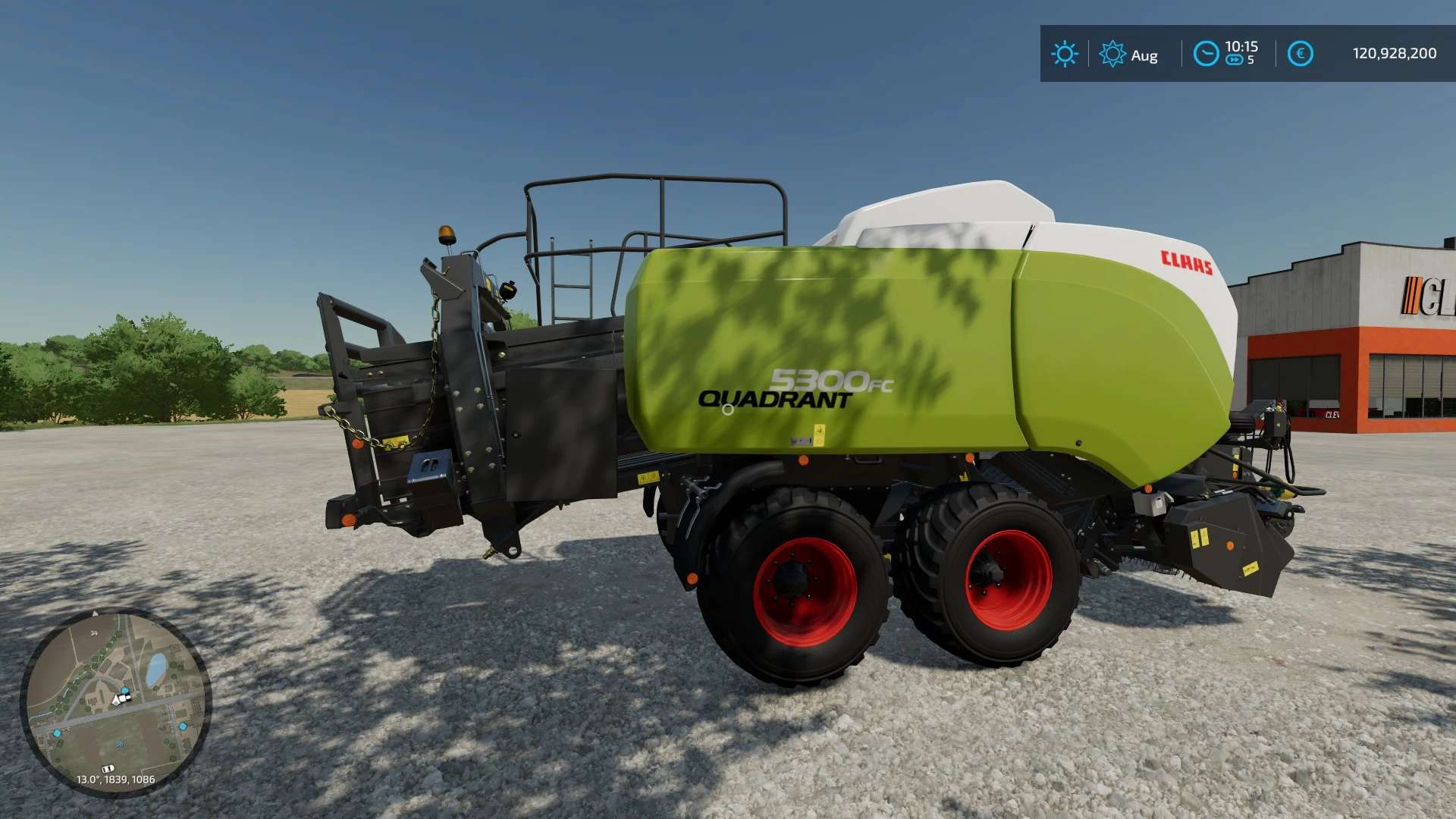Screen dimensions: 1456x819
Task: Open the circular minimap
Action: click(115, 701)
